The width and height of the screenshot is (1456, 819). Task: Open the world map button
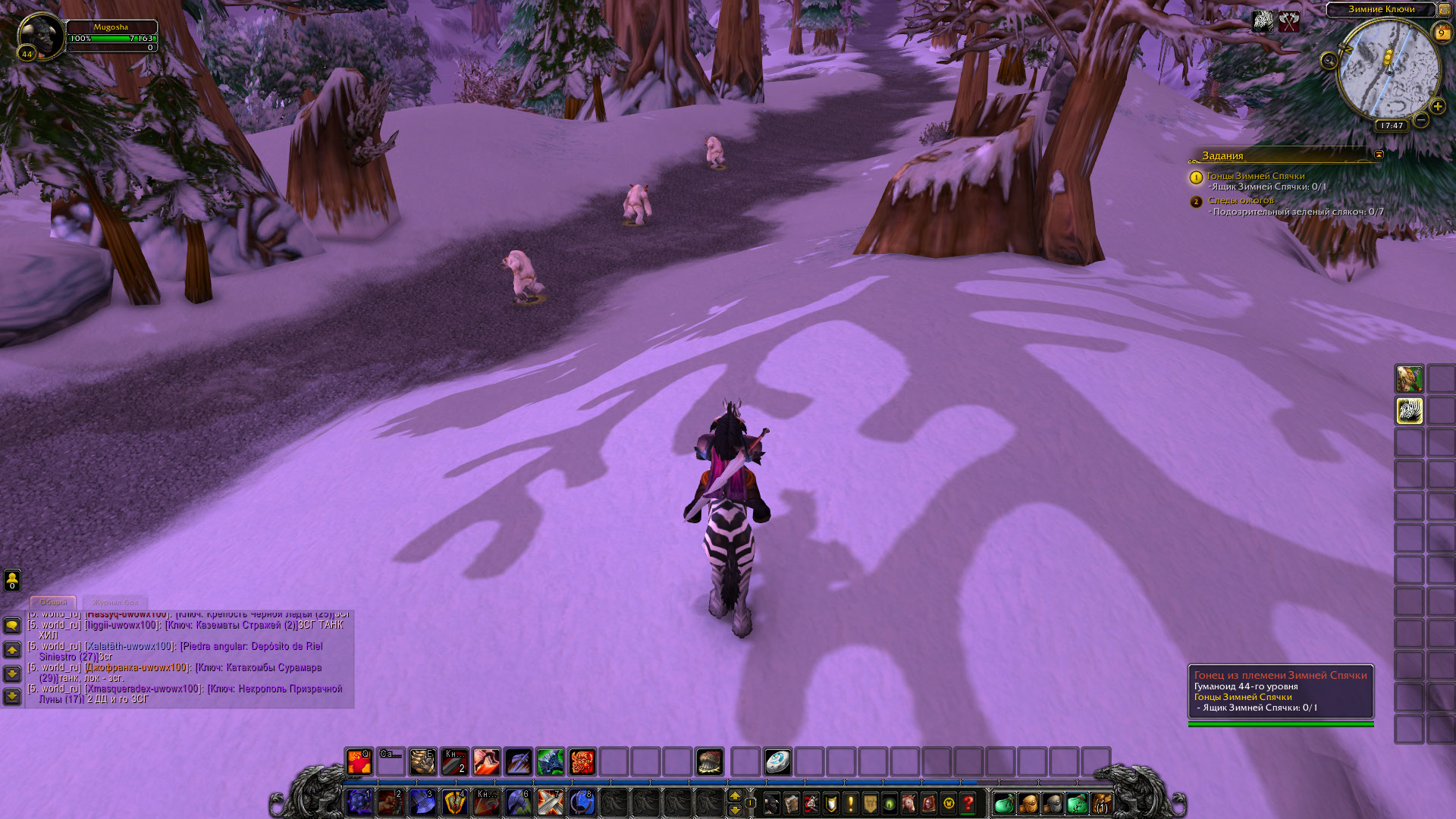tap(1444, 9)
